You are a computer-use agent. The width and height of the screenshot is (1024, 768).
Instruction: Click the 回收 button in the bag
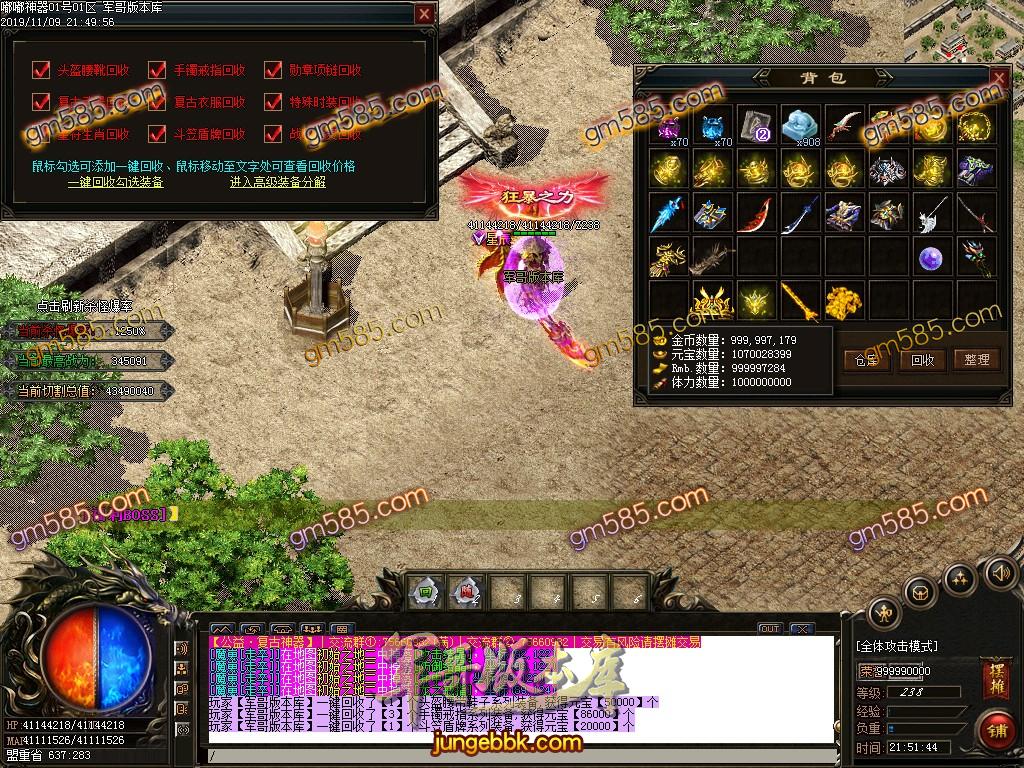pos(922,360)
